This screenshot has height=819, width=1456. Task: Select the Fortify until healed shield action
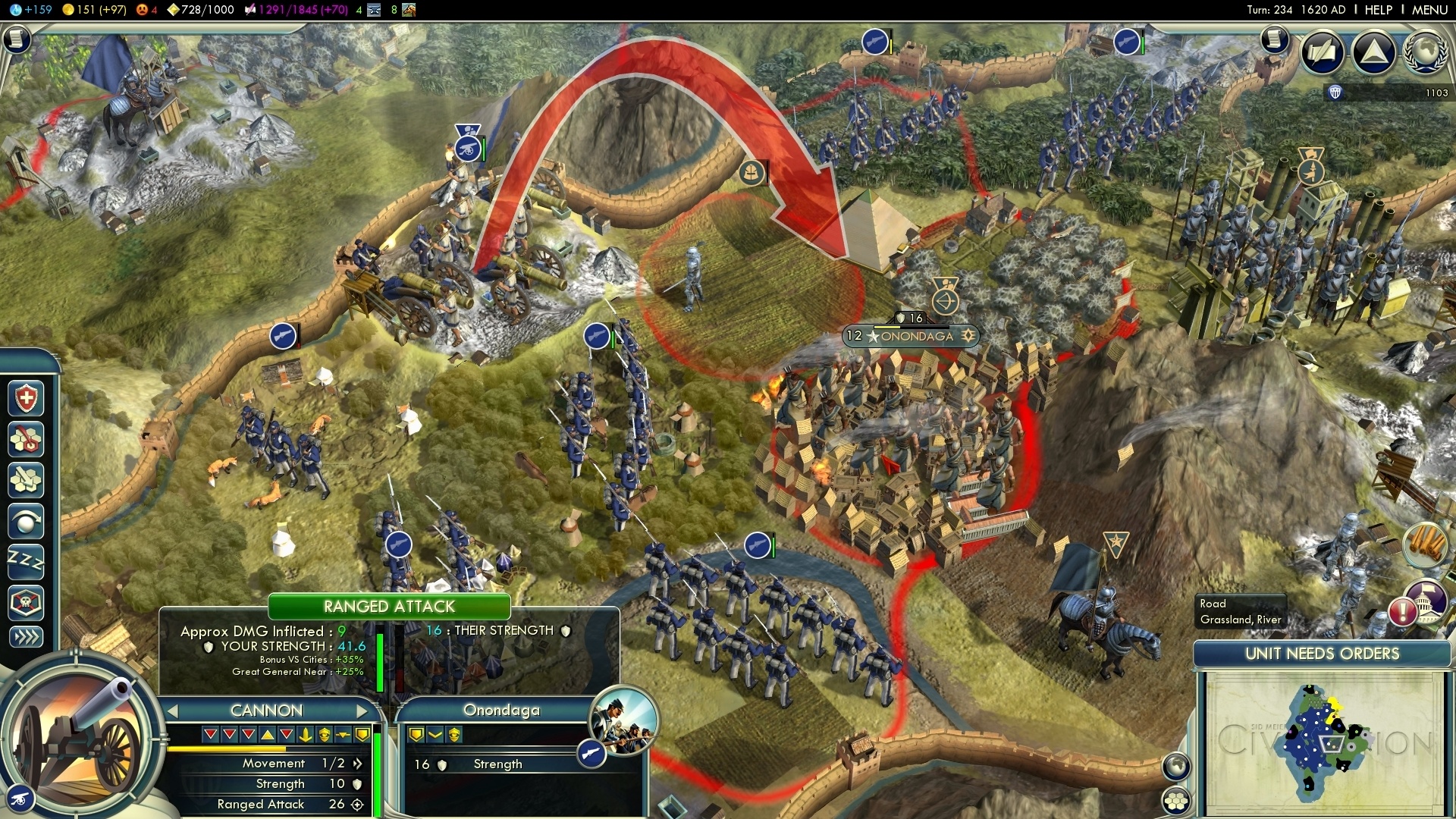(x=27, y=398)
